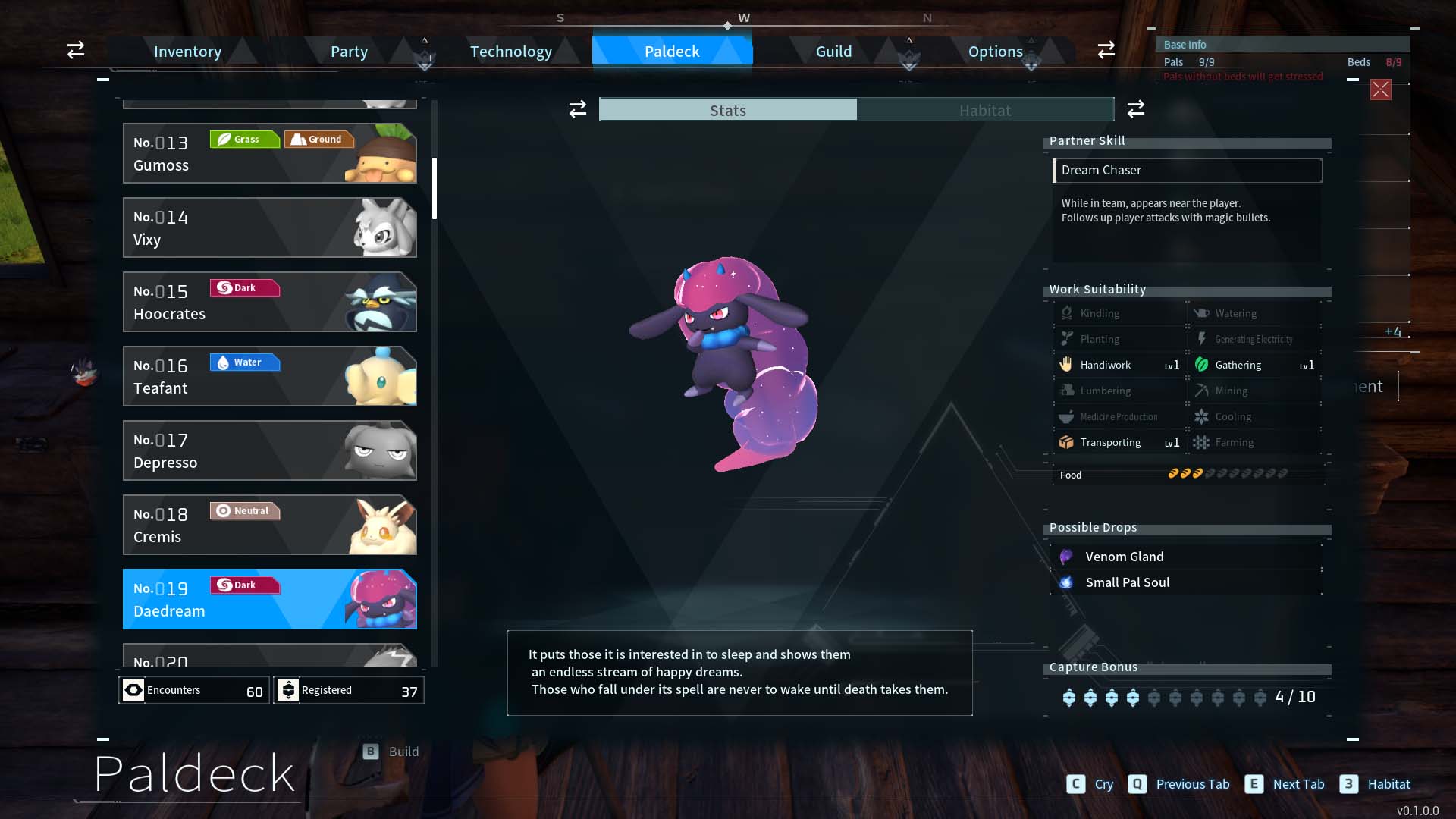Choose Gumoss entry No.013
This screenshot has height=819, width=1456.
(269, 153)
